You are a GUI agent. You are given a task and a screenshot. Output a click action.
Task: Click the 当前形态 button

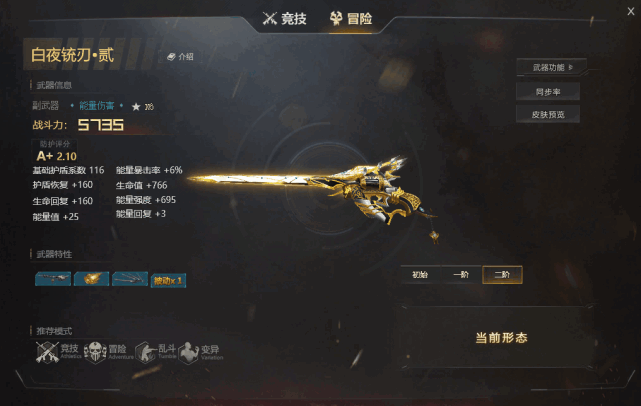click(x=500, y=338)
